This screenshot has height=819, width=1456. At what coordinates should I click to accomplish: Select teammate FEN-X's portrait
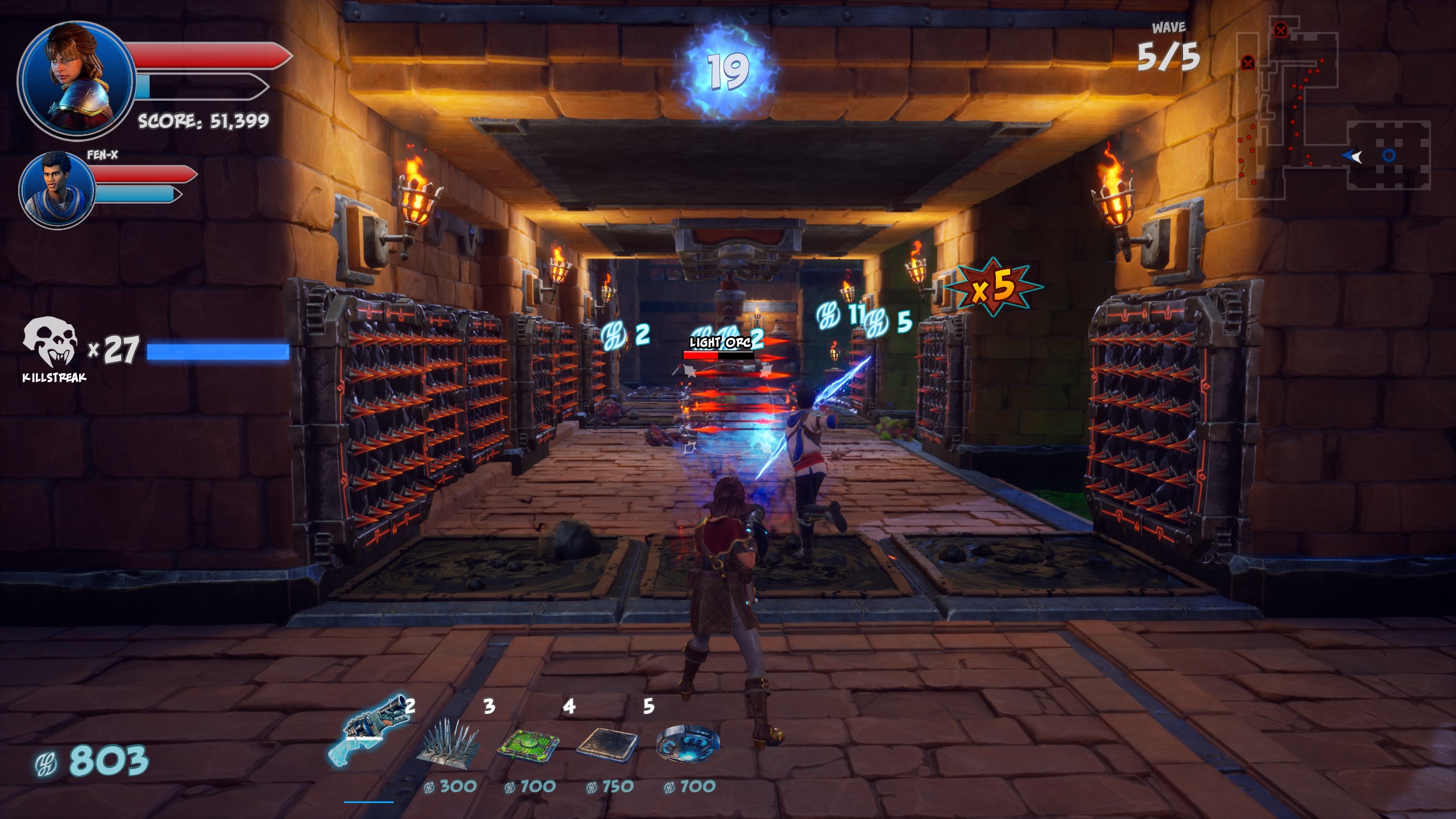(57, 189)
